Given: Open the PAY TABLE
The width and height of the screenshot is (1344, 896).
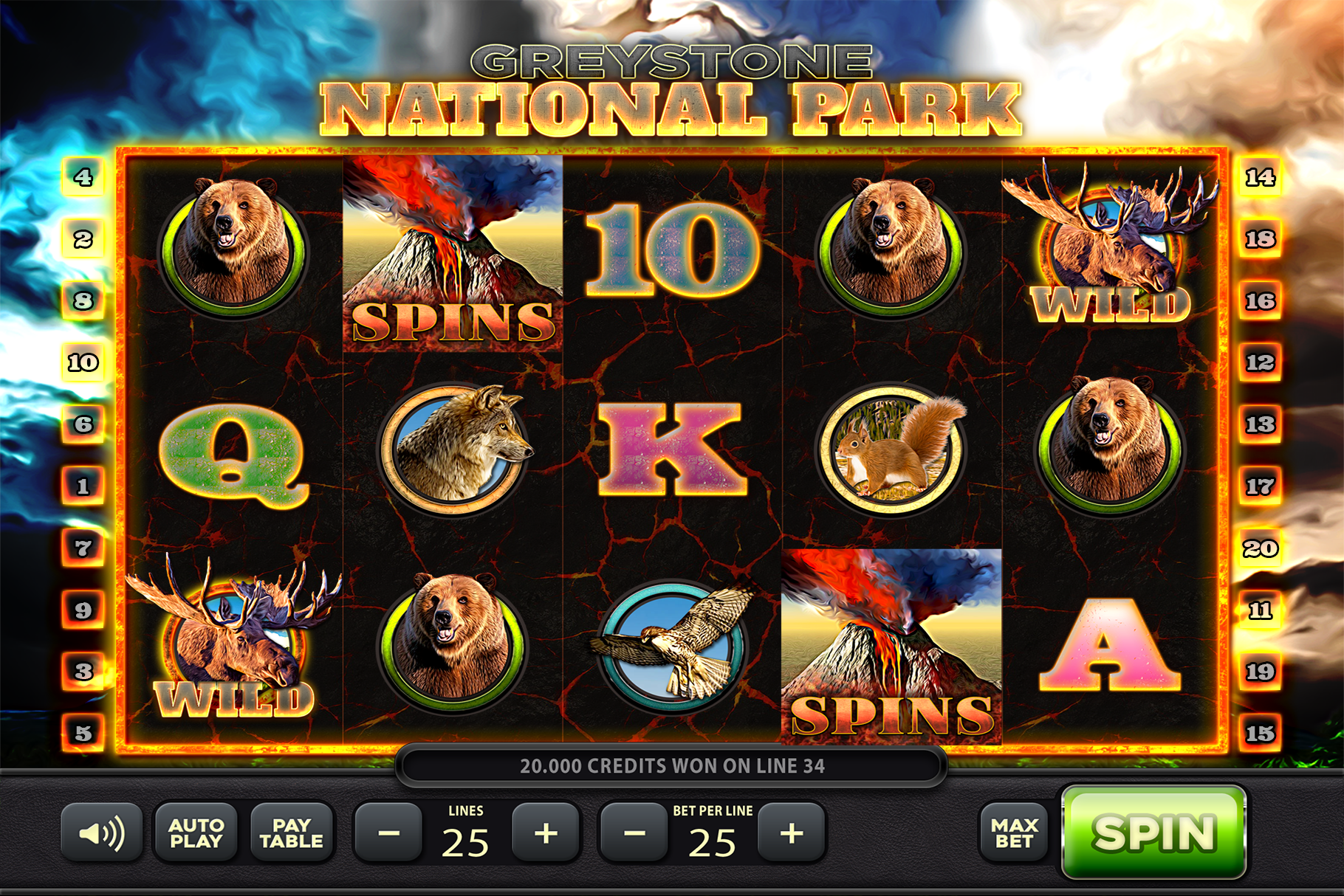Looking at the screenshot, I should point(292,833).
